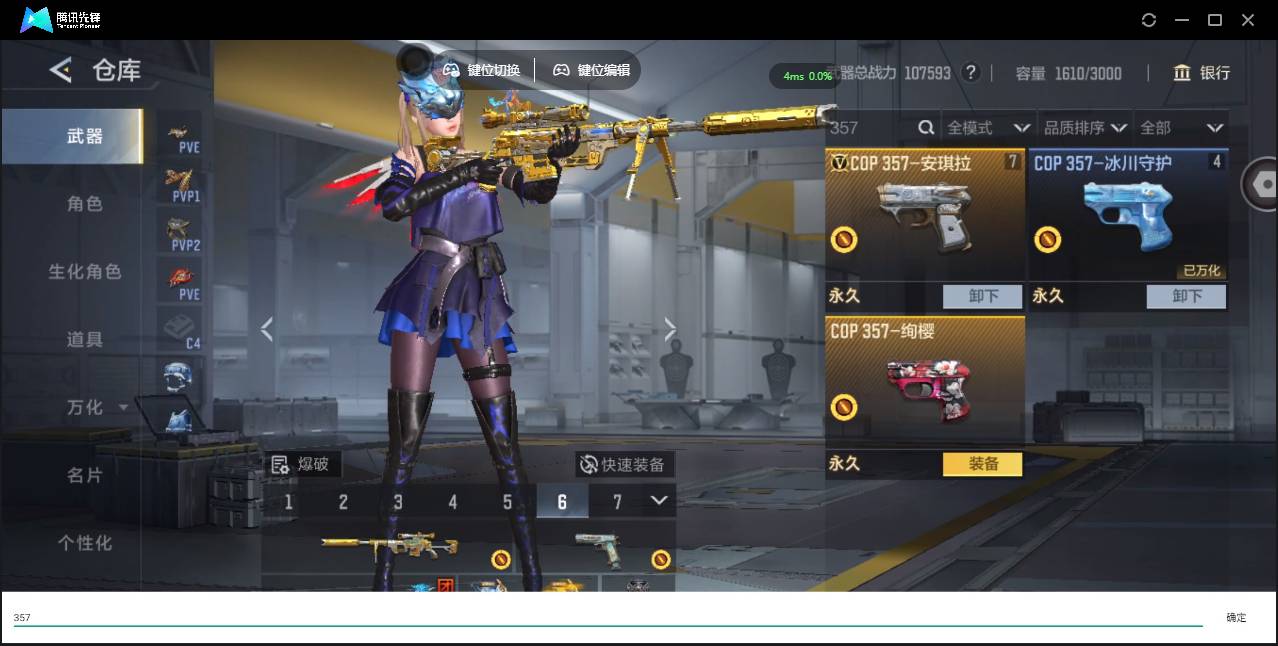This screenshot has height=646, width=1278.
Task: Choose loadout slot 3
Action: click(398, 501)
